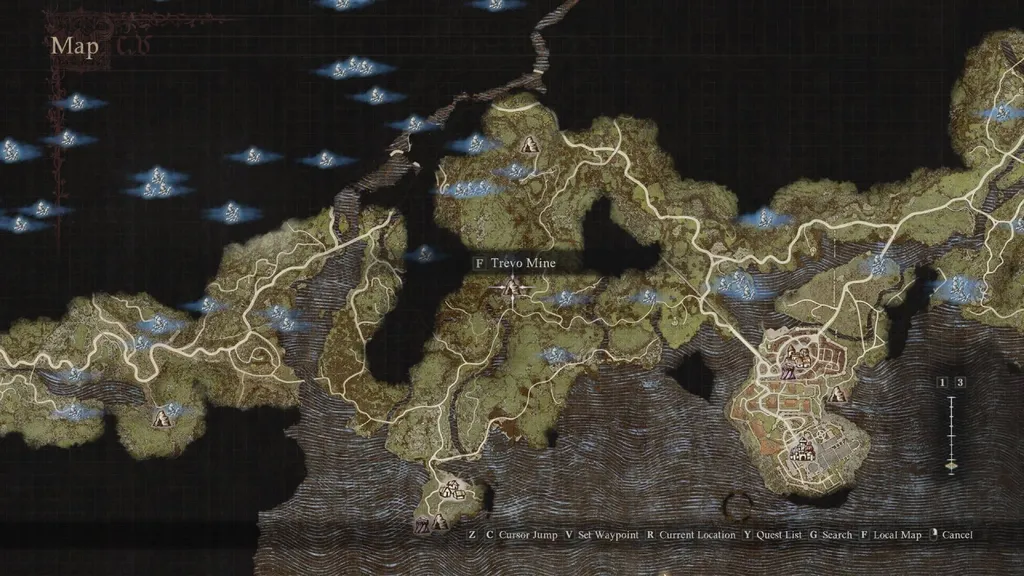The height and width of the screenshot is (576, 1024).
Task: Select the Trevo Mine map marker
Action: click(514, 289)
